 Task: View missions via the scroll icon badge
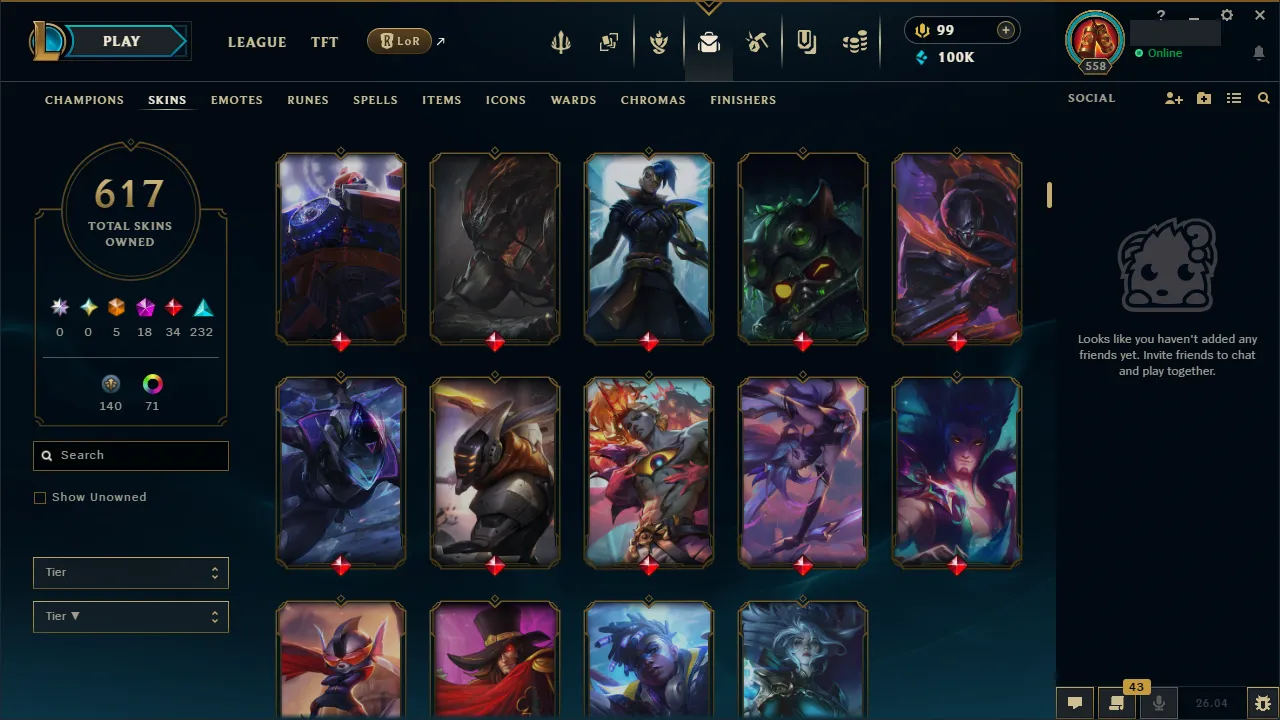(x=1117, y=705)
